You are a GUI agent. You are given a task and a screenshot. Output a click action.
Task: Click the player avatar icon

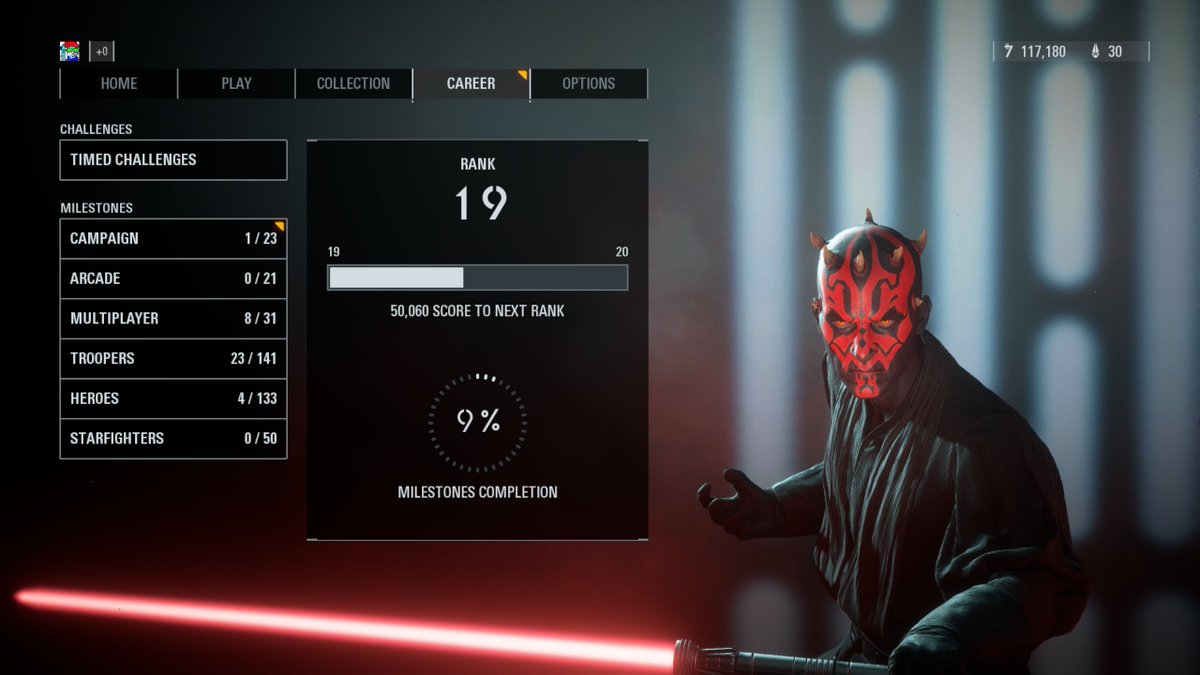click(x=70, y=51)
